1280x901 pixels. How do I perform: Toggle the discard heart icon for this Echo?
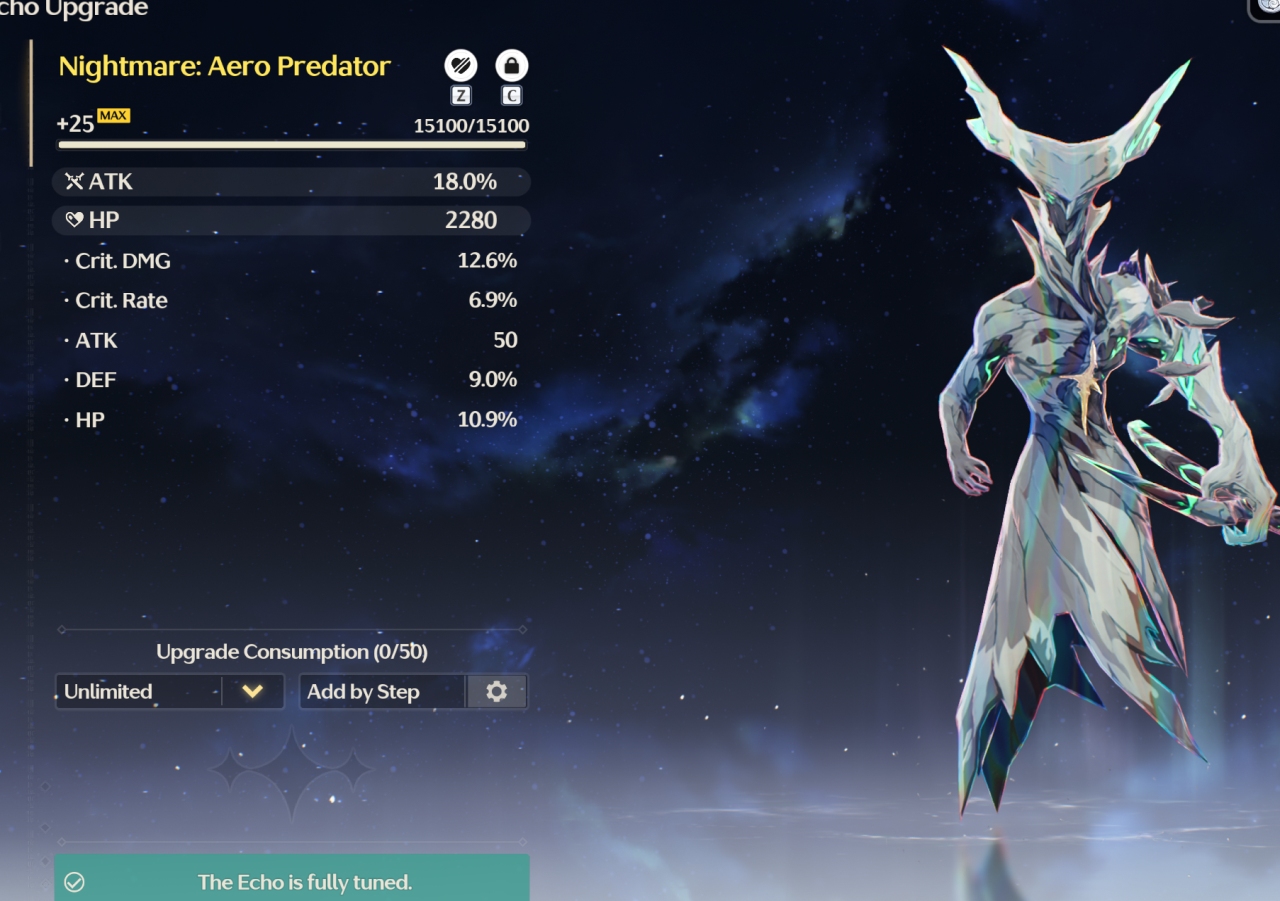(x=461, y=67)
